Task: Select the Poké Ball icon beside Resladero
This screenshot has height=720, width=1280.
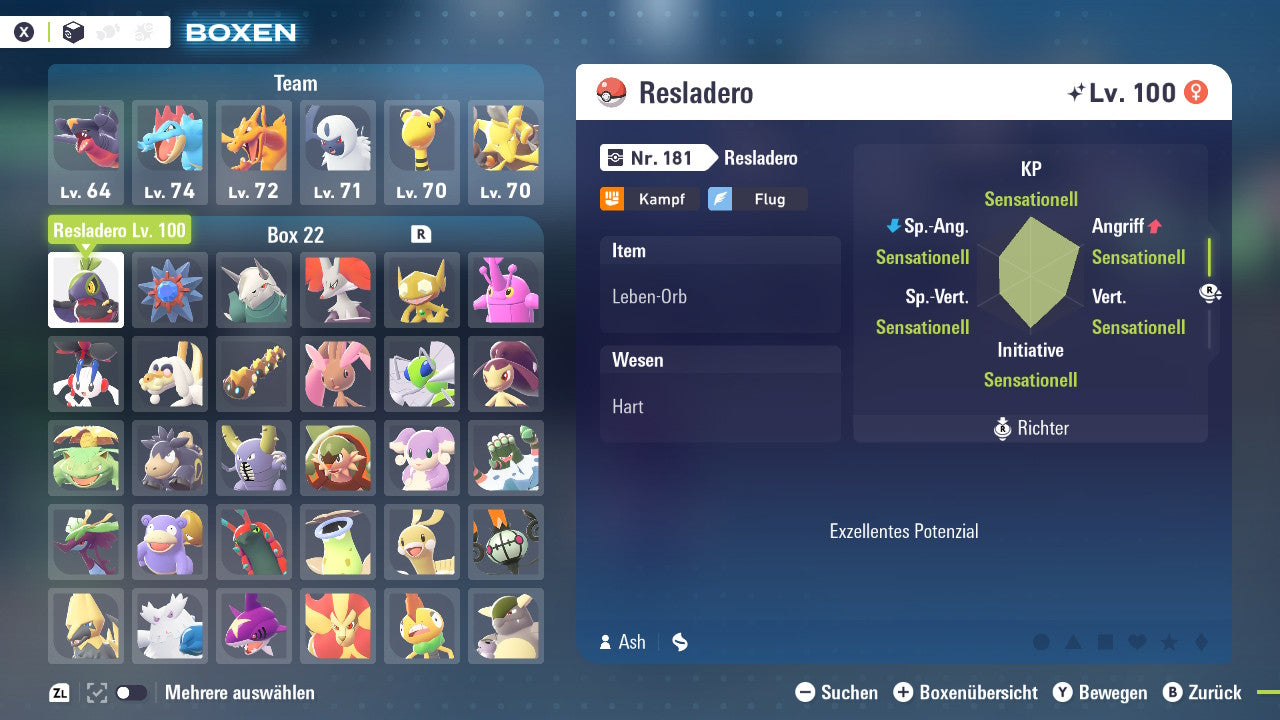Action: click(x=610, y=91)
